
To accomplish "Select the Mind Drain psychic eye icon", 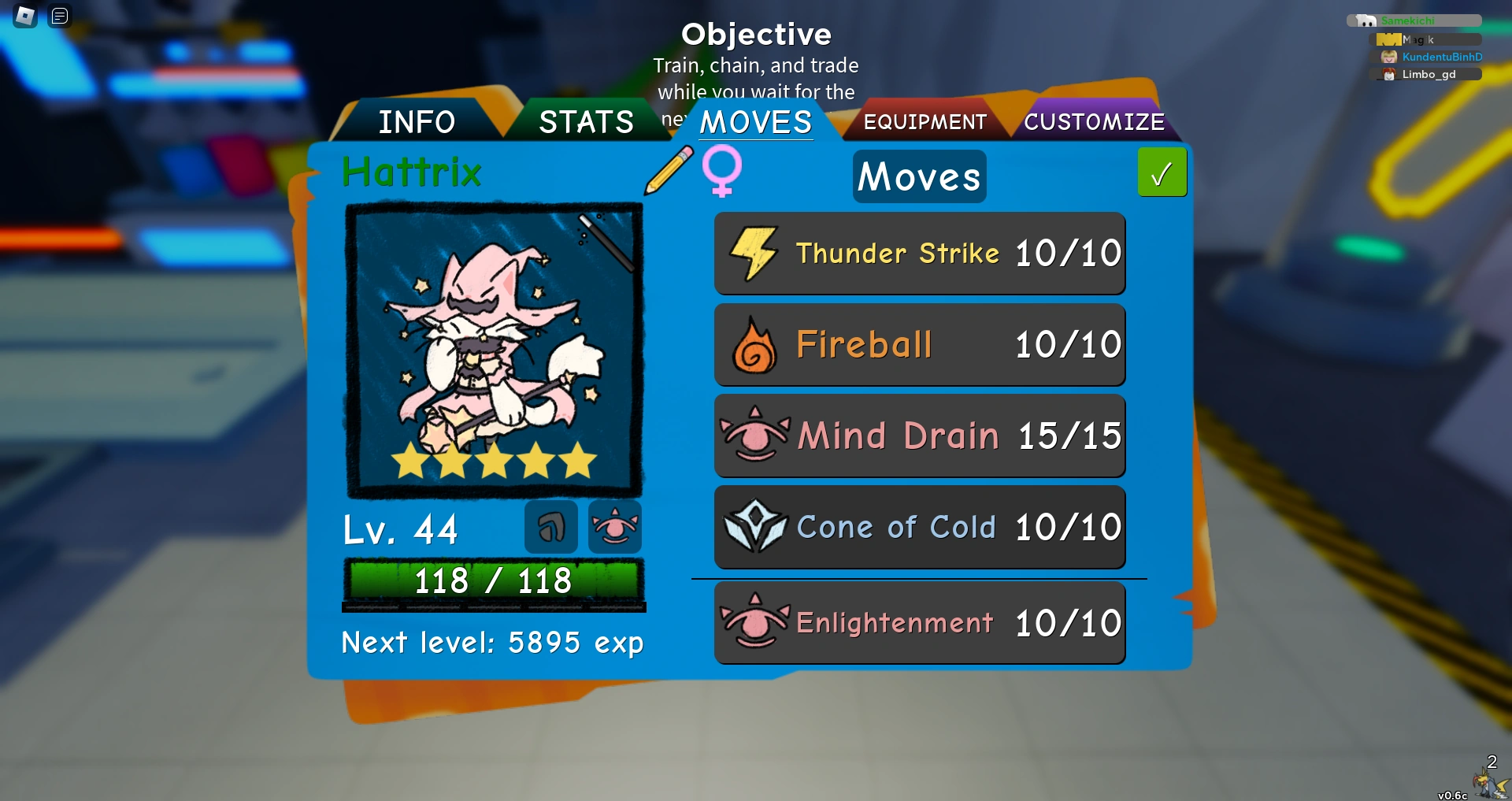I will 755,436.
